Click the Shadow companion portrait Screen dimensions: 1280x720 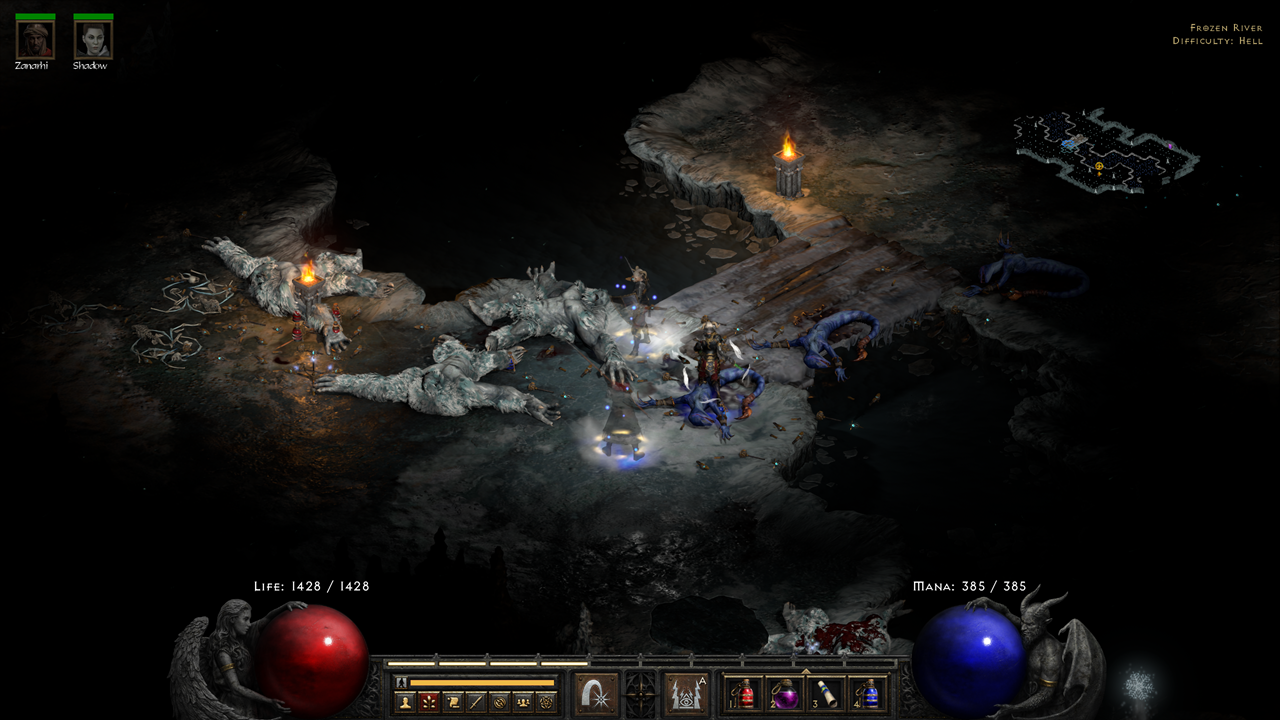click(x=93, y=40)
